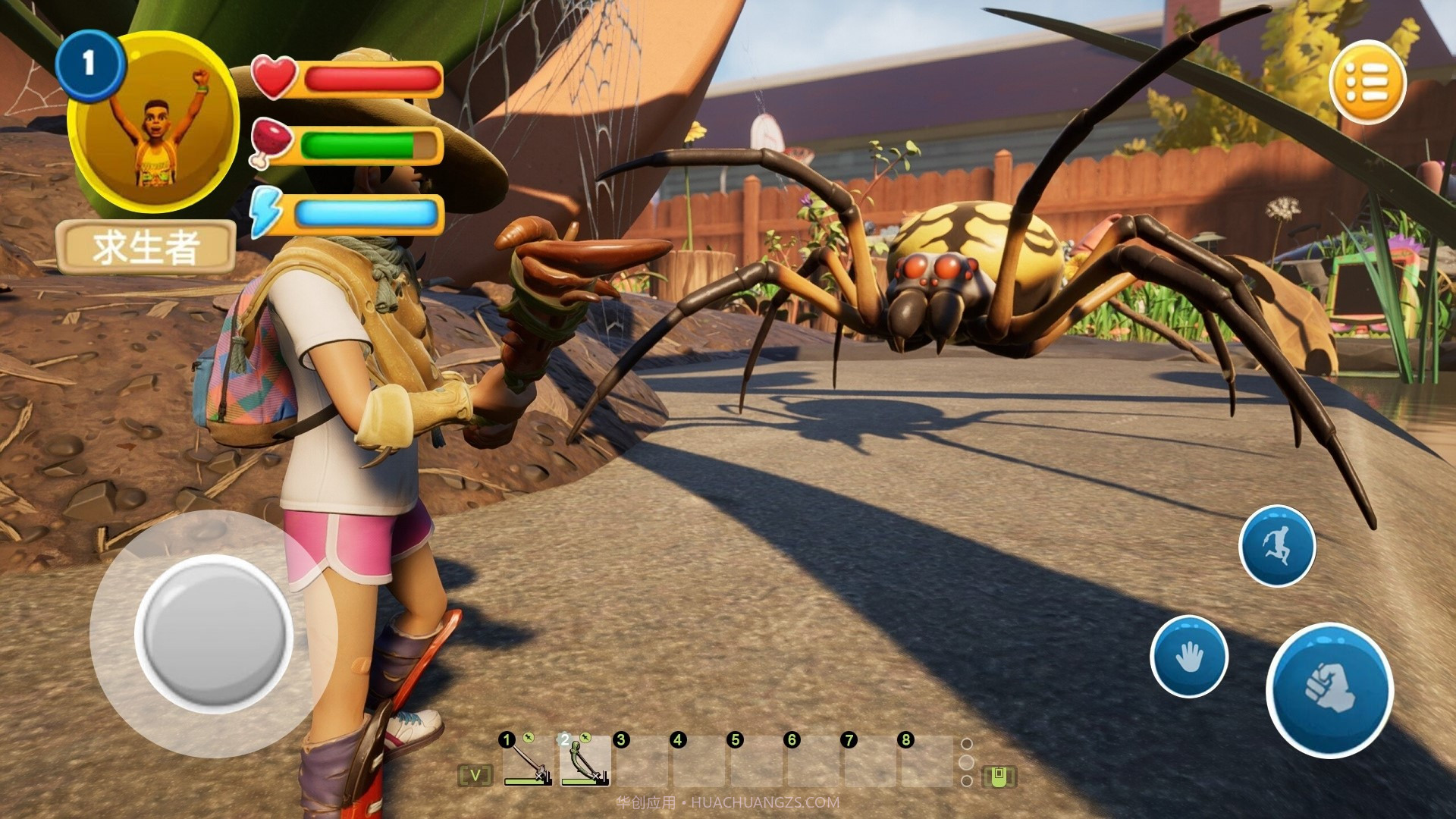Viewport: 1456px width, 819px height.
Task: Tap the fist attack button
Action: pyautogui.click(x=1329, y=689)
